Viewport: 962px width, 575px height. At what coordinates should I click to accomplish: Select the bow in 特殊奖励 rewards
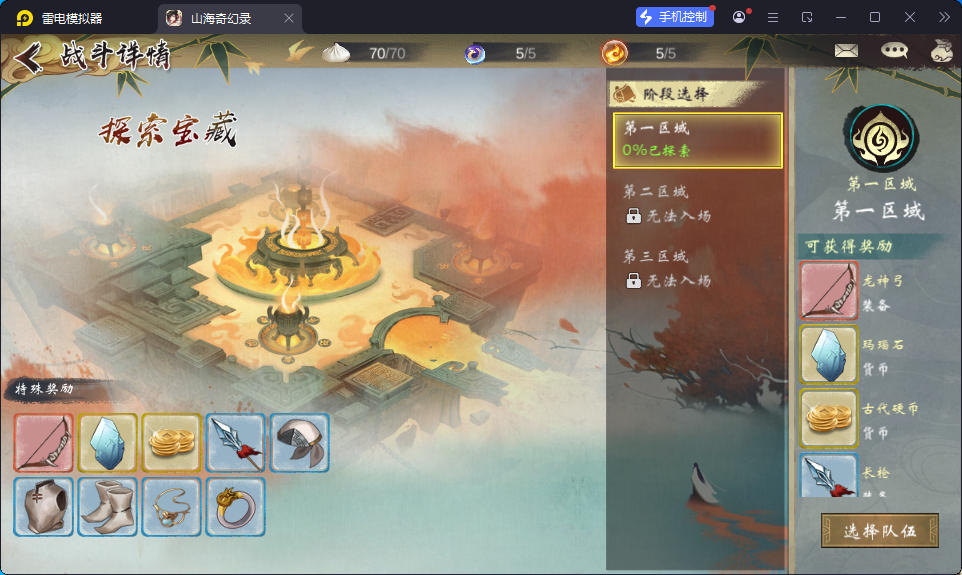pyautogui.click(x=44, y=443)
